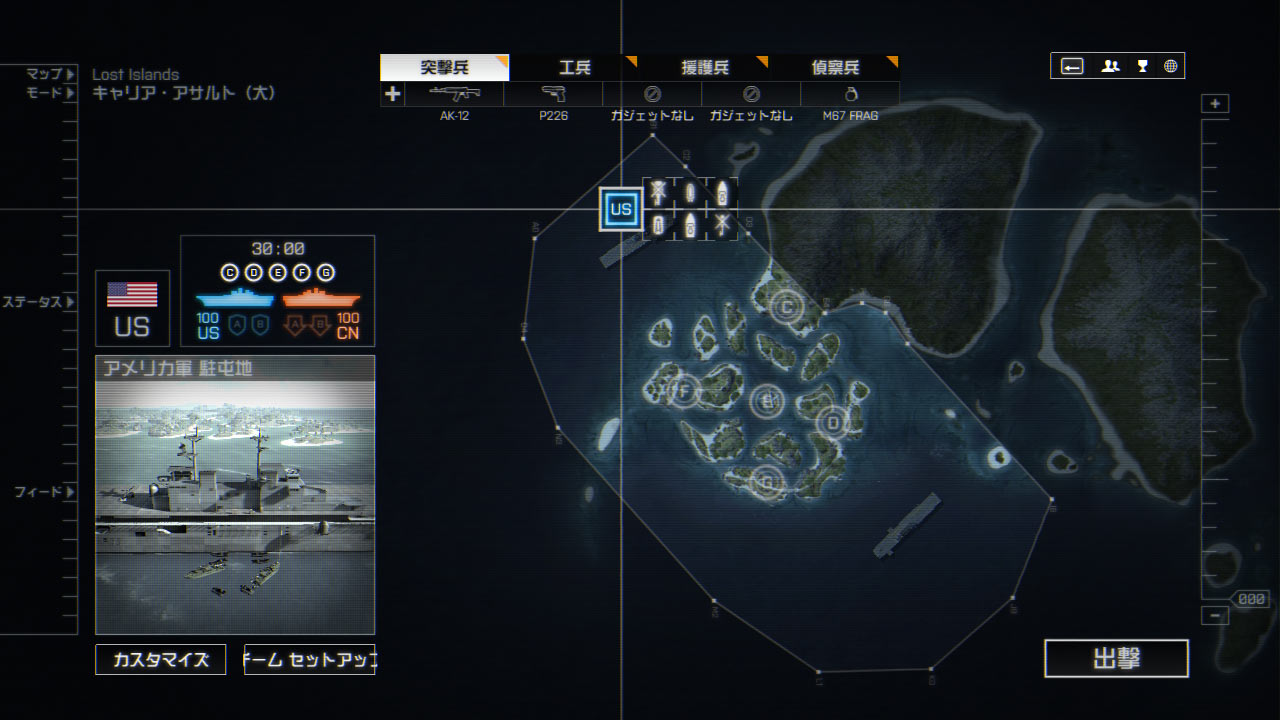Viewport: 1280px width, 720px height.
Task: Expand the フィード side panel
Action: [x=44, y=492]
